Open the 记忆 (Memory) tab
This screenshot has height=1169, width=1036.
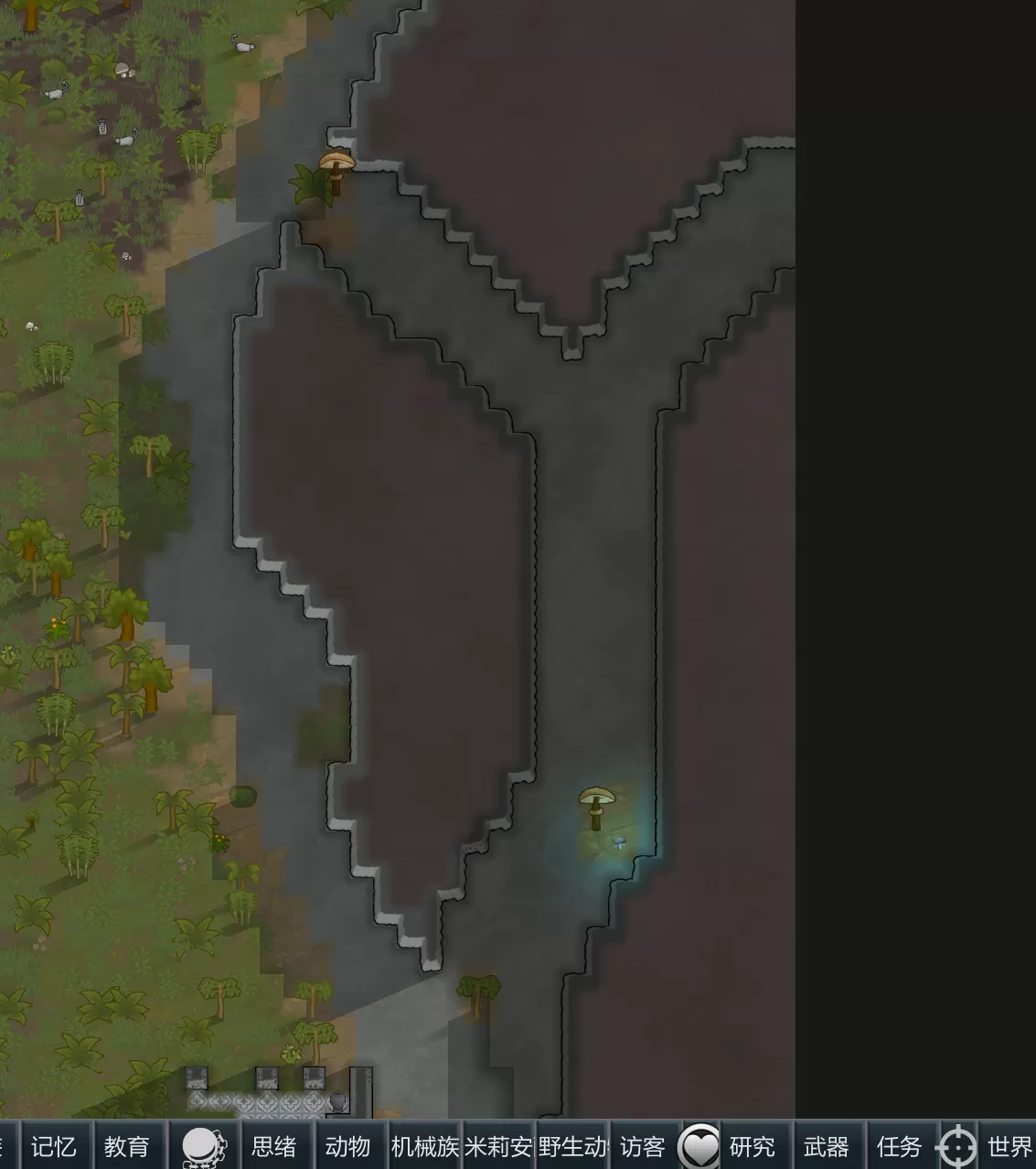point(54,1146)
